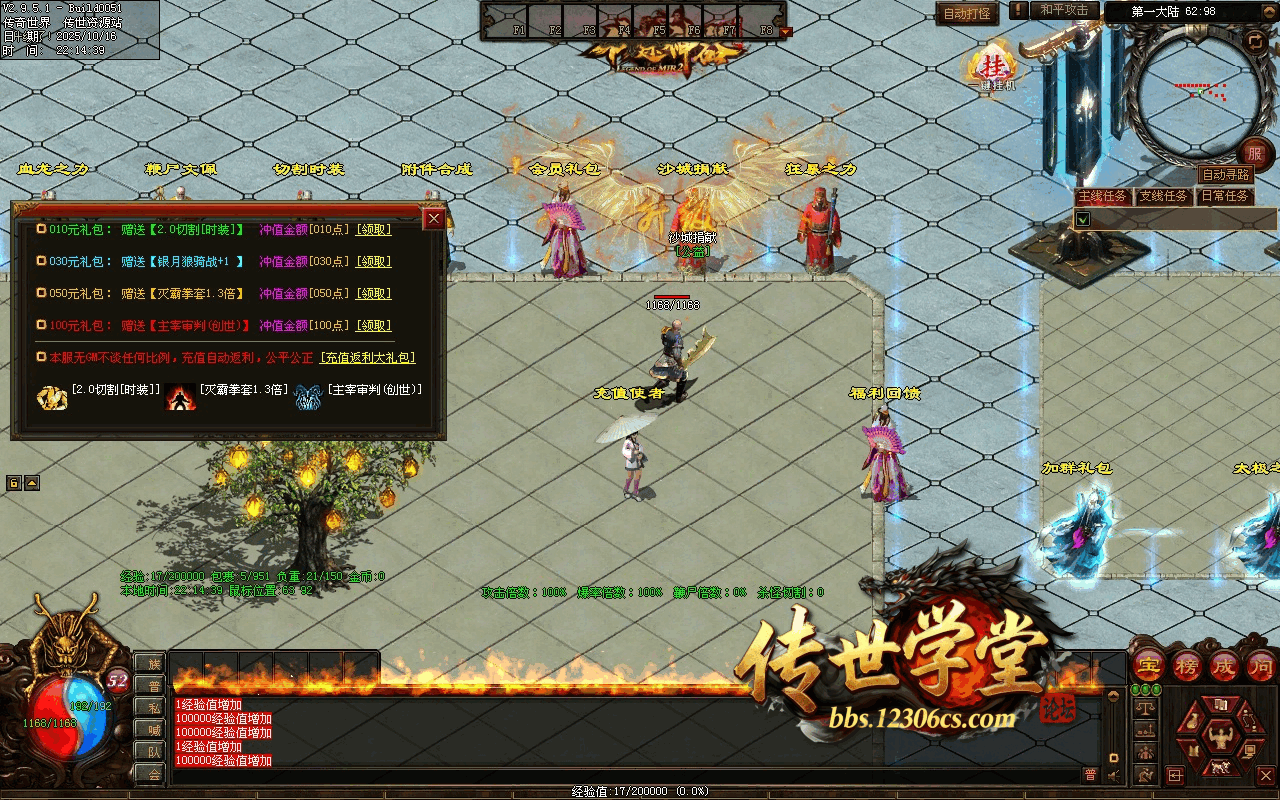Screen dimensions: 1280x800
Task: Switch the 和平攻击 attack mode
Action: [x=1064, y=10]
